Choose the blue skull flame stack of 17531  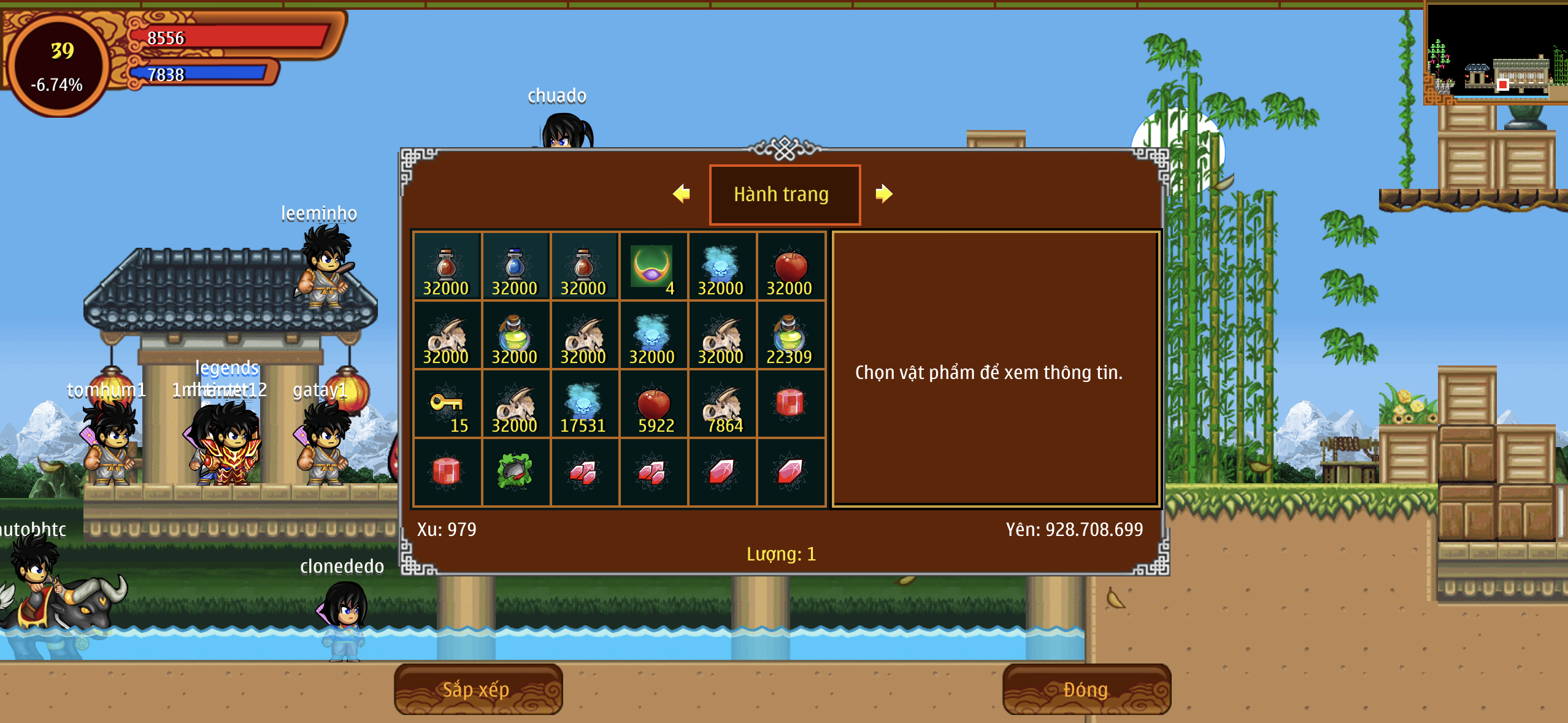click(583, 404)
